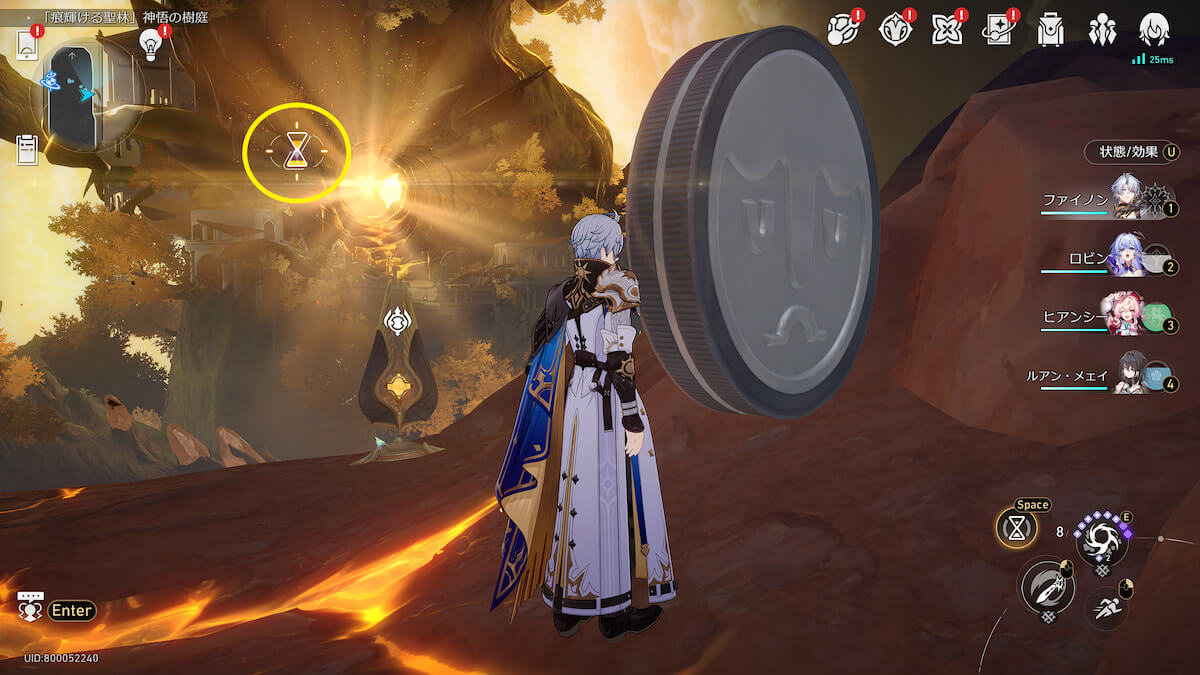Open the clipboard mission log icon
Image resolution: width=1200 pixels, height=675 pixels.
tap(27, 150)
